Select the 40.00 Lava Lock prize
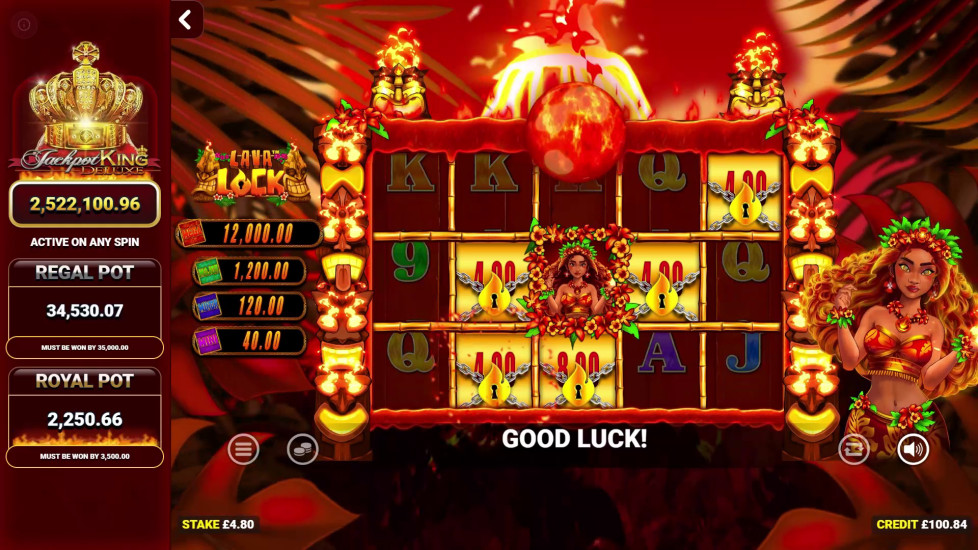The width and height of the screenshot is (978, 550). coord(249,340)
